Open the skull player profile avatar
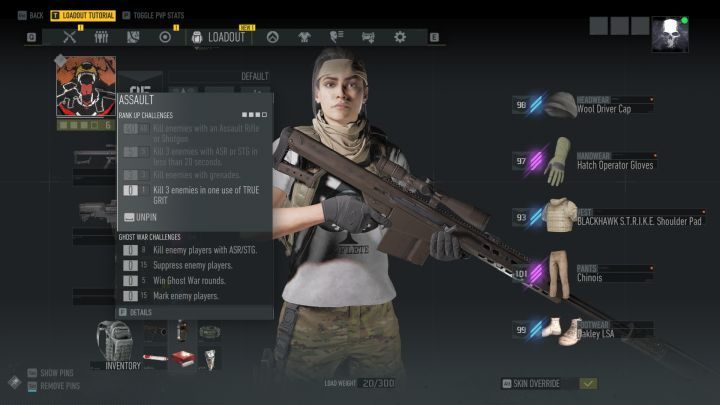Viewport: 720px width, 405px height. point(669,35)
